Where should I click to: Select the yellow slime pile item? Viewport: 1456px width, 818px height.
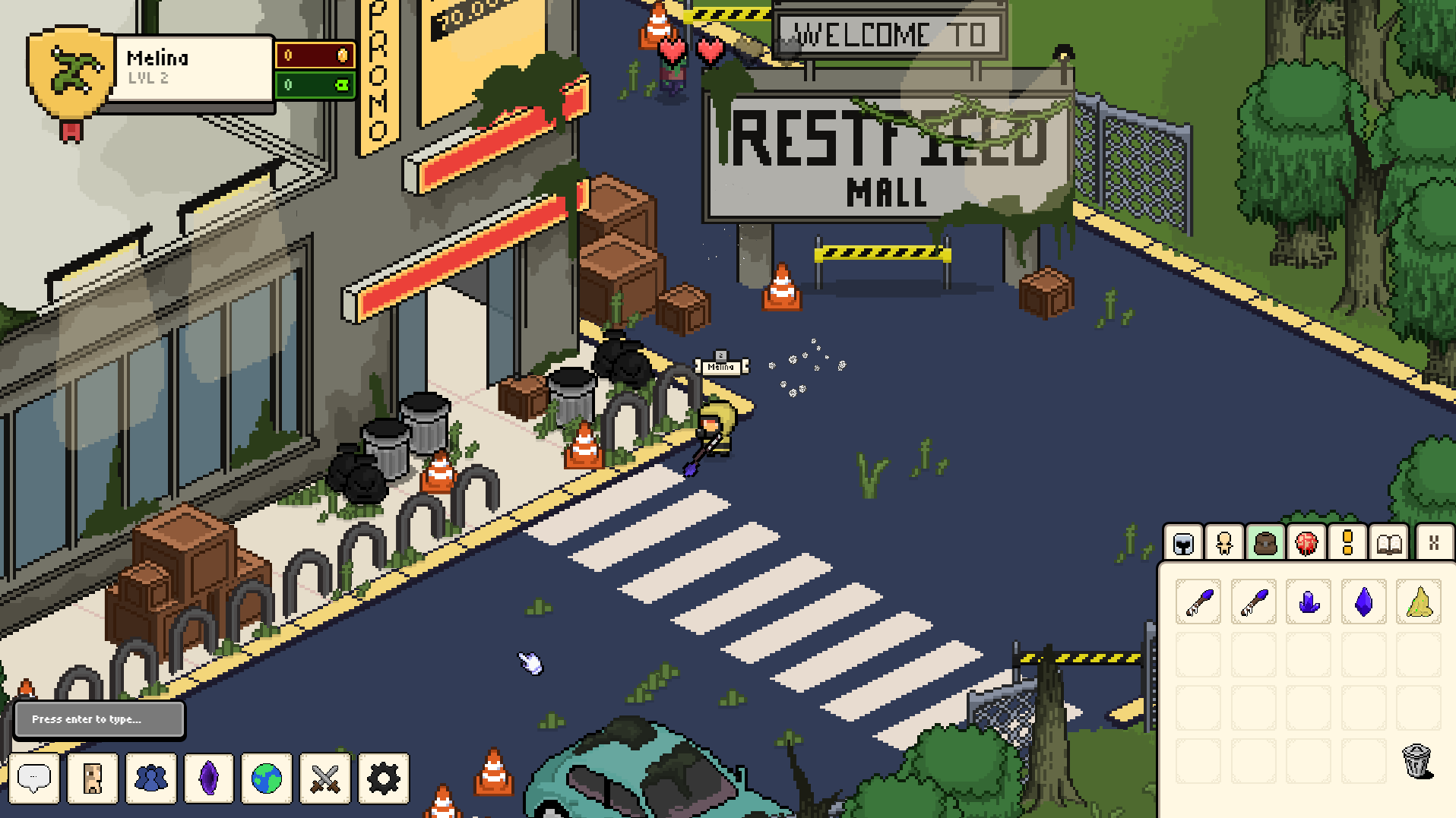click(x=1419, y=602)
